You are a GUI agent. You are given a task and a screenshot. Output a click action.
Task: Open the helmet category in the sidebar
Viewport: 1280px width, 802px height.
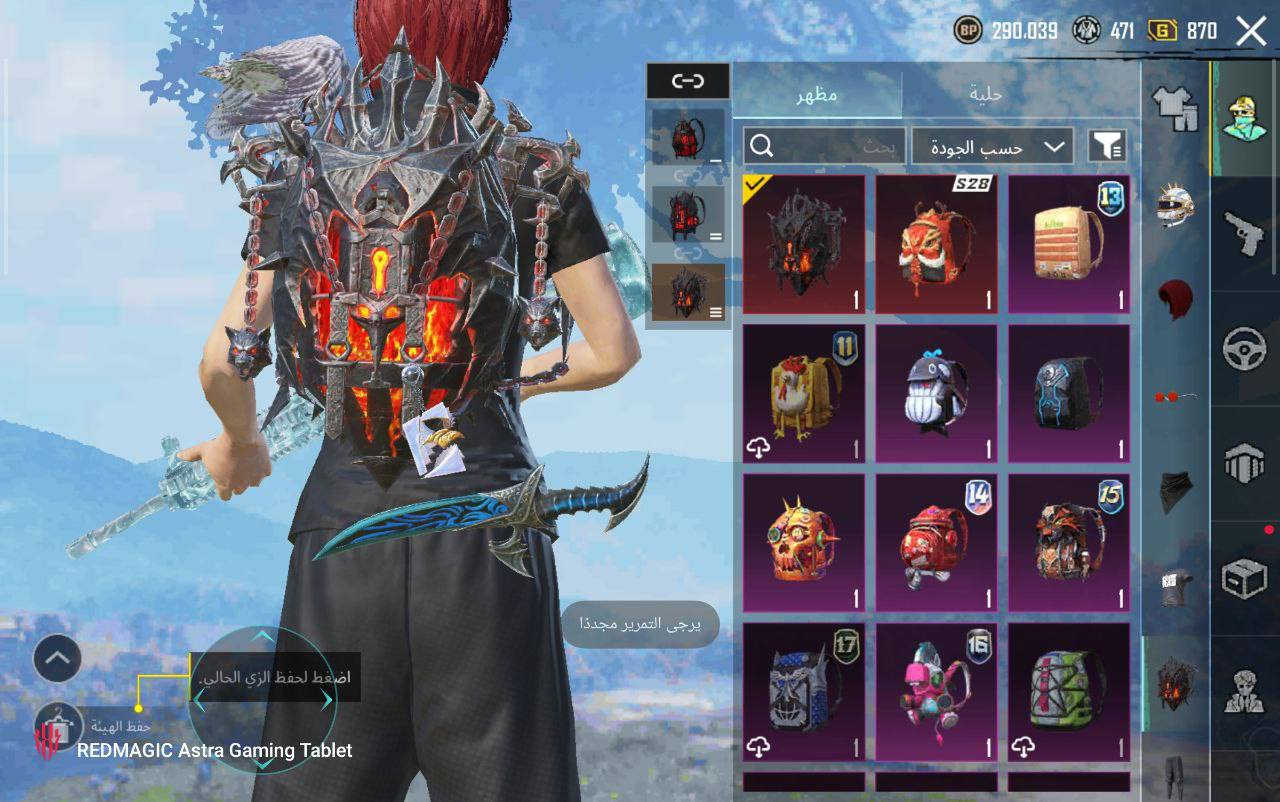[x=1176, y=203]
